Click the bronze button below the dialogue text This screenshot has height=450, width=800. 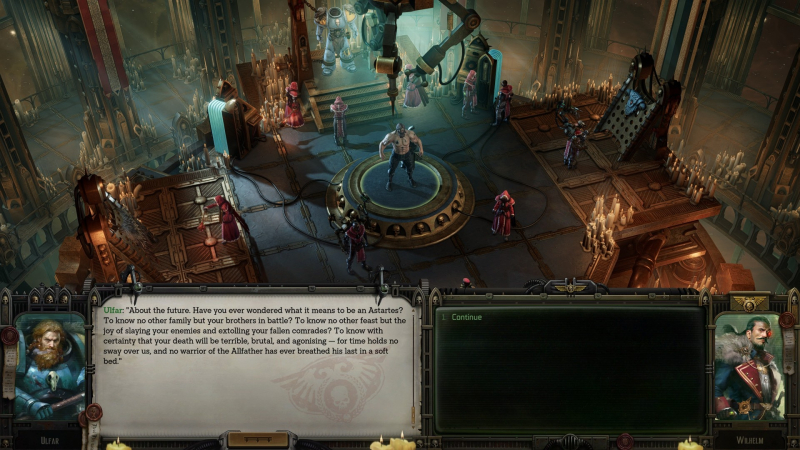257,439
